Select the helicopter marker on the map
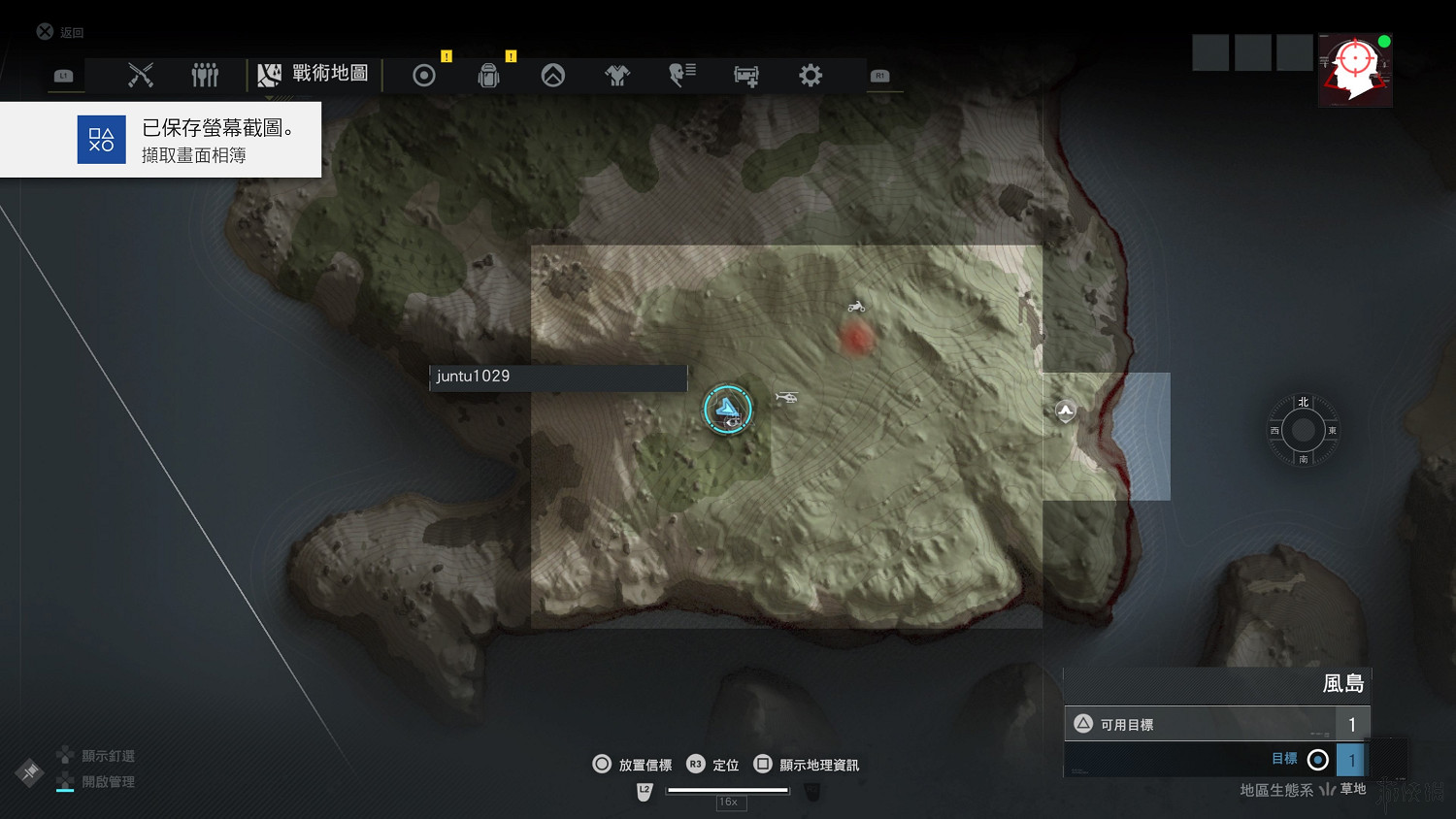 786,397
